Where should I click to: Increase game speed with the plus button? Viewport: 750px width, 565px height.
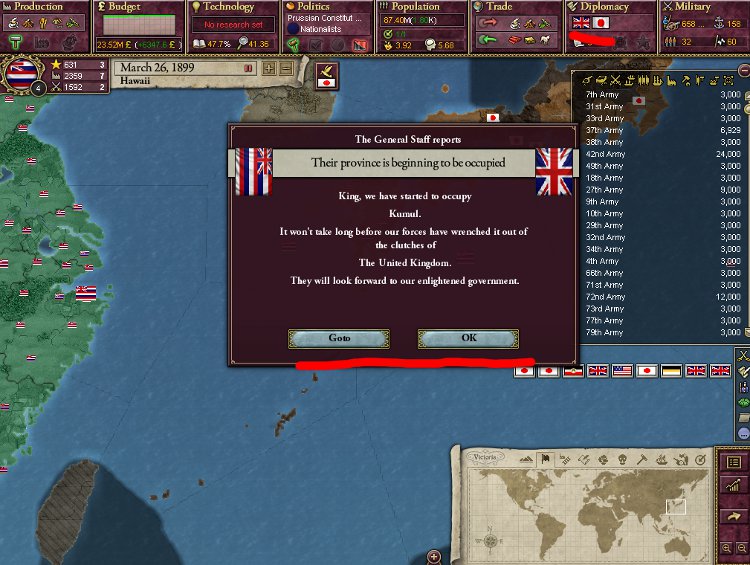[x=268, y=68]
